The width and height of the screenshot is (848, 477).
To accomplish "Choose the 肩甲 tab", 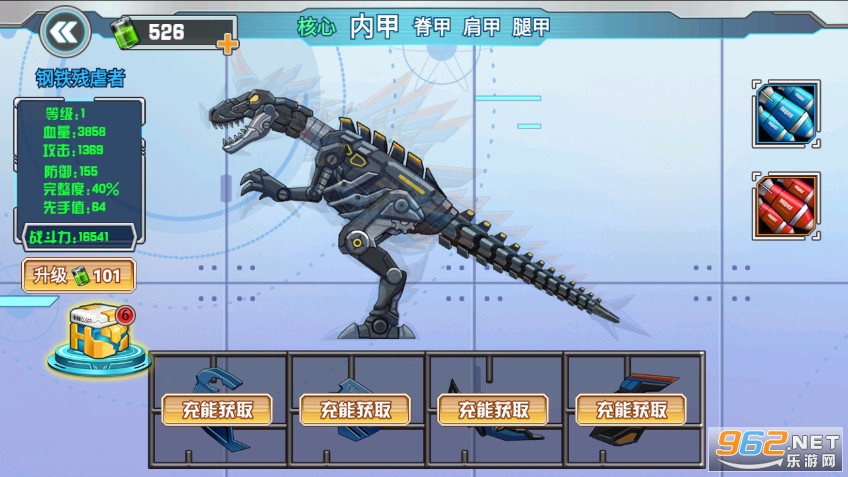I will point(481,28).
